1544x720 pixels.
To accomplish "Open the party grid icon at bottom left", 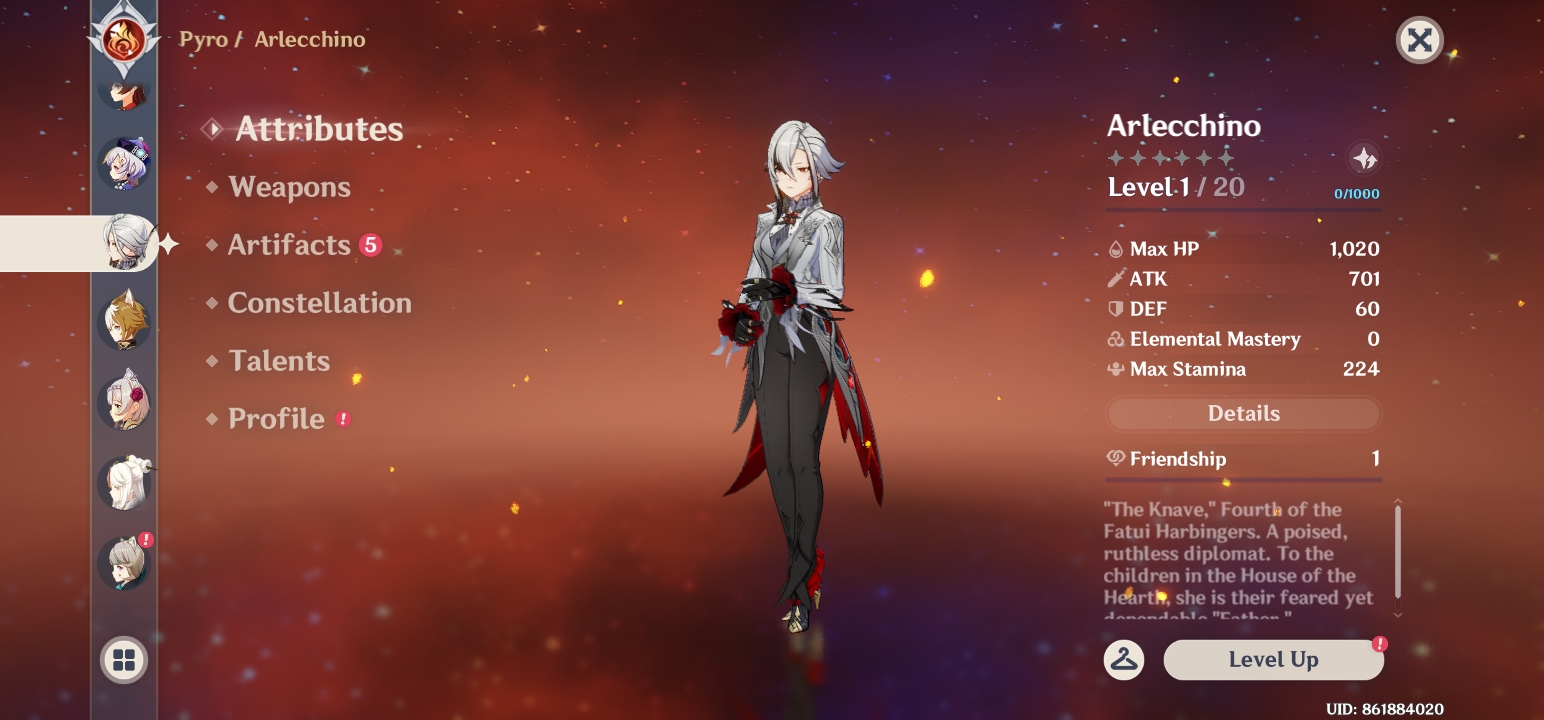I will [x=124, y=659].
